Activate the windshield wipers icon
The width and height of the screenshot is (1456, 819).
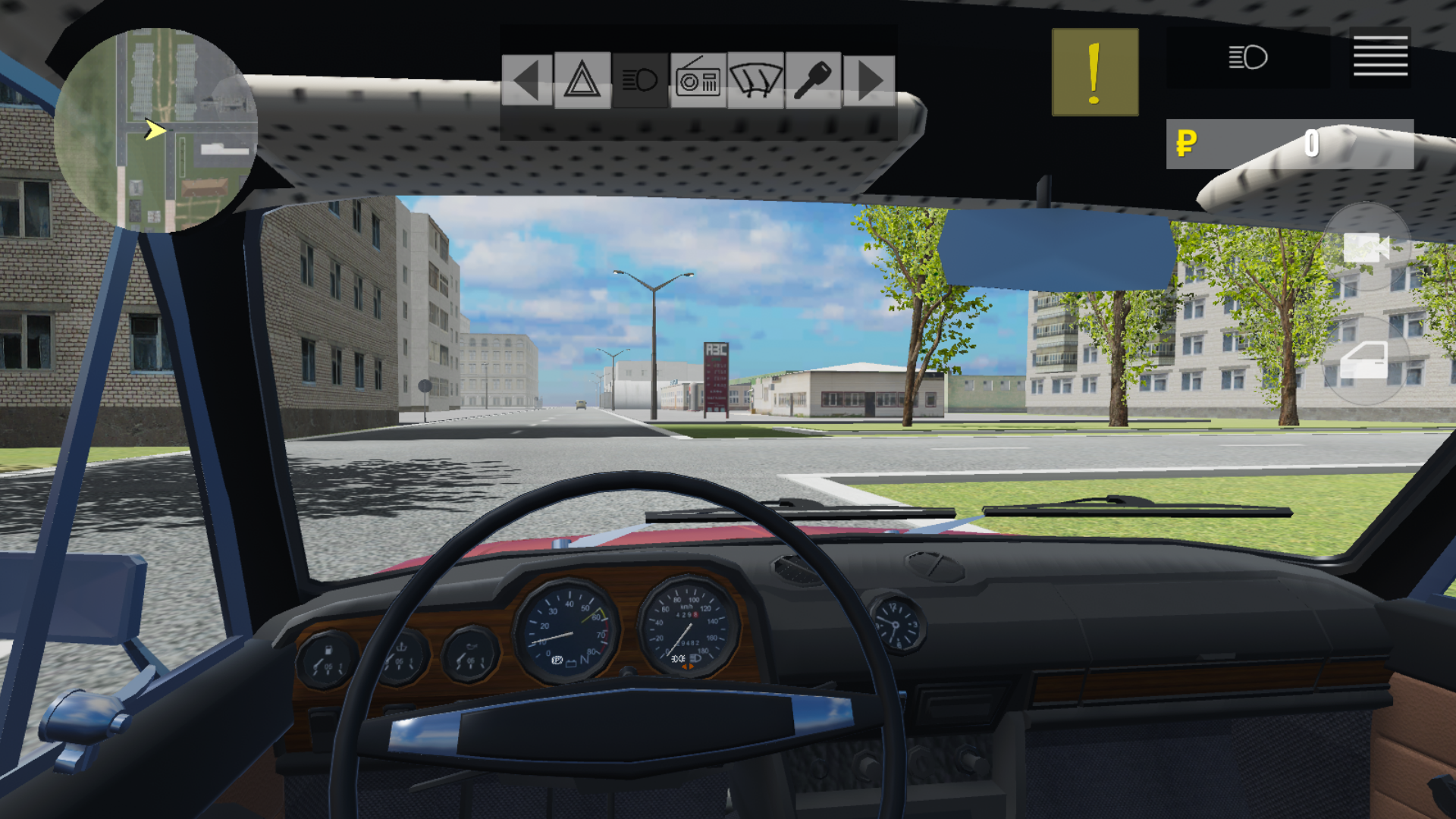(x=755, y=79)
